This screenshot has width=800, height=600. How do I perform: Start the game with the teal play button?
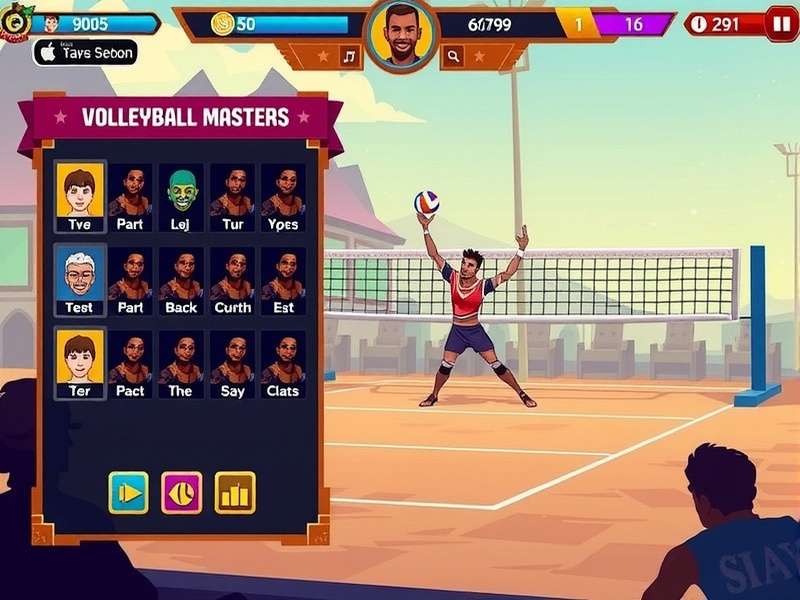coord(129,492)
